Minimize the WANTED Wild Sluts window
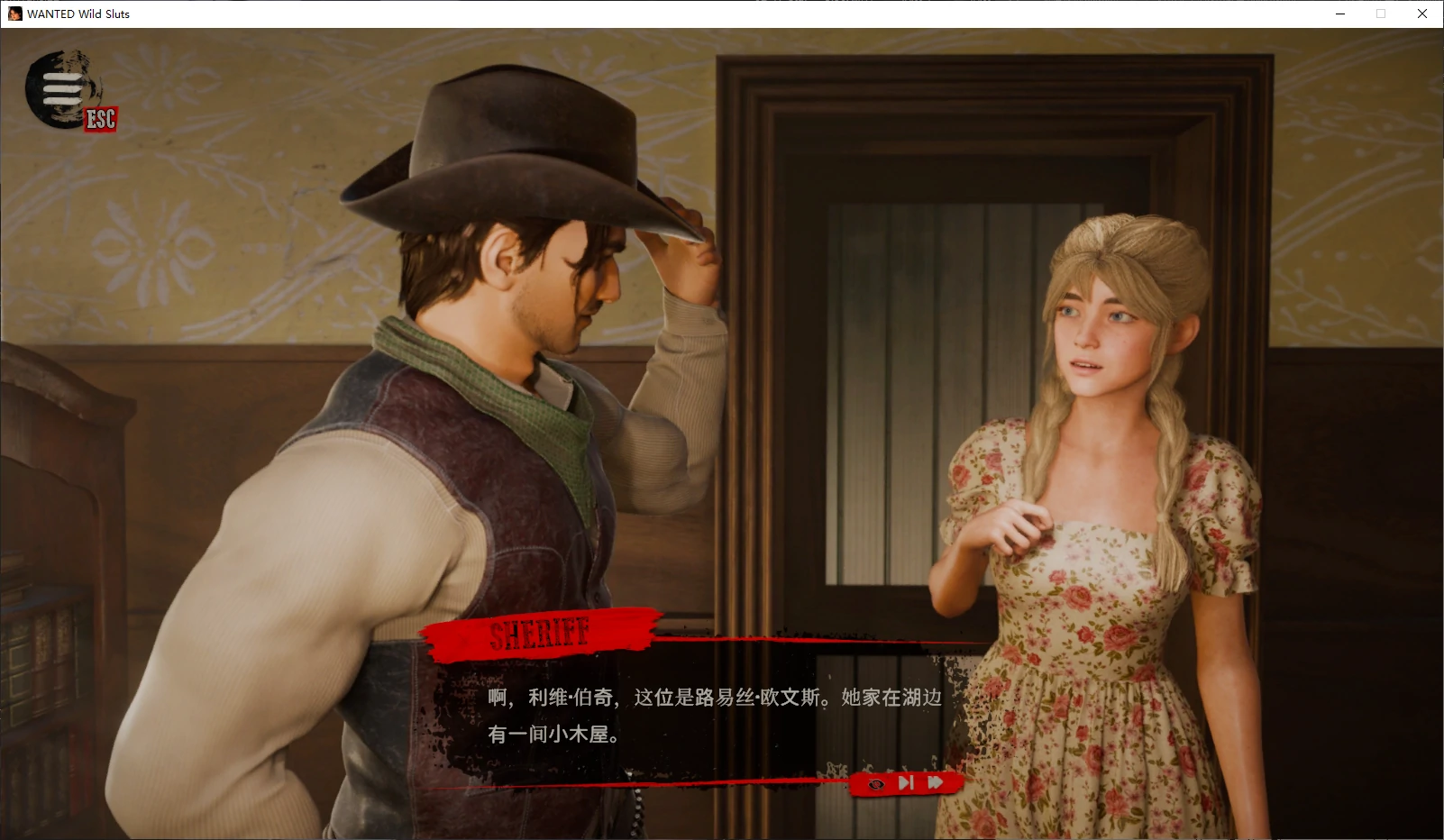The image size is (1444, 840). (1342, 14)
